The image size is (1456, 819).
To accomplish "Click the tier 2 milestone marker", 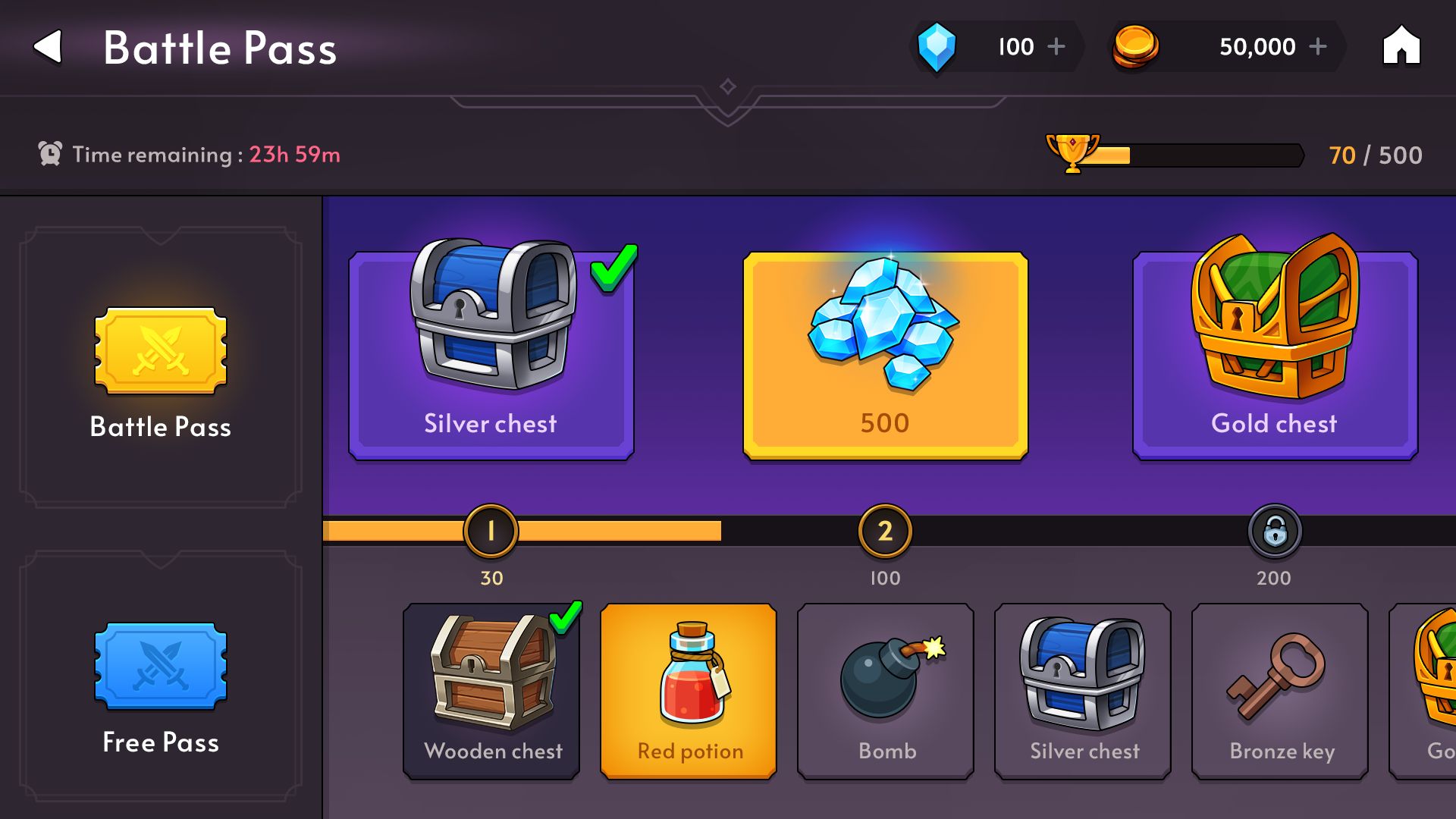I will [x=885, y=531].
